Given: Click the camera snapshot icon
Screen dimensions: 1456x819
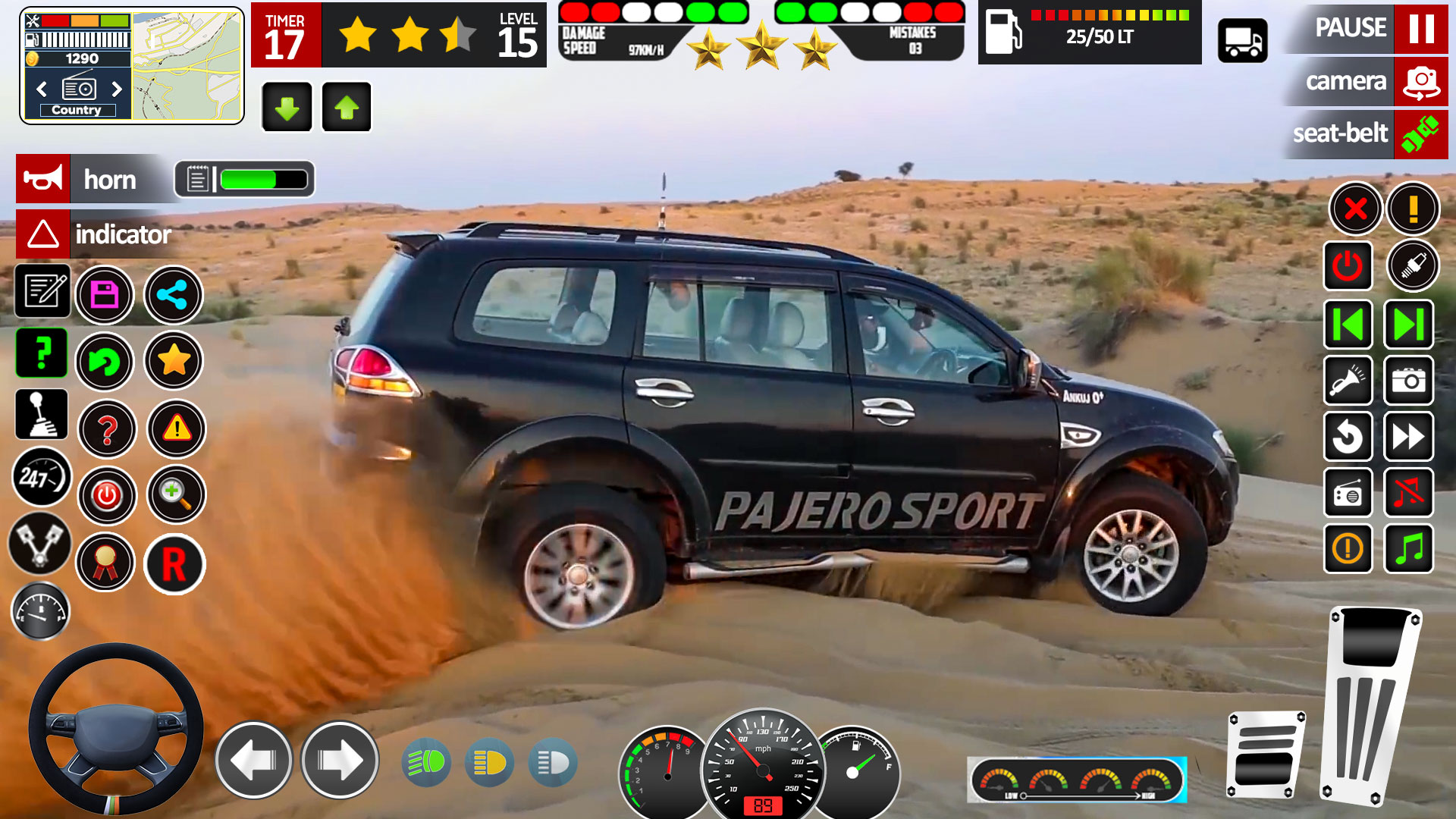Looking at the screenshot, I should click(x=1409, y=381).
